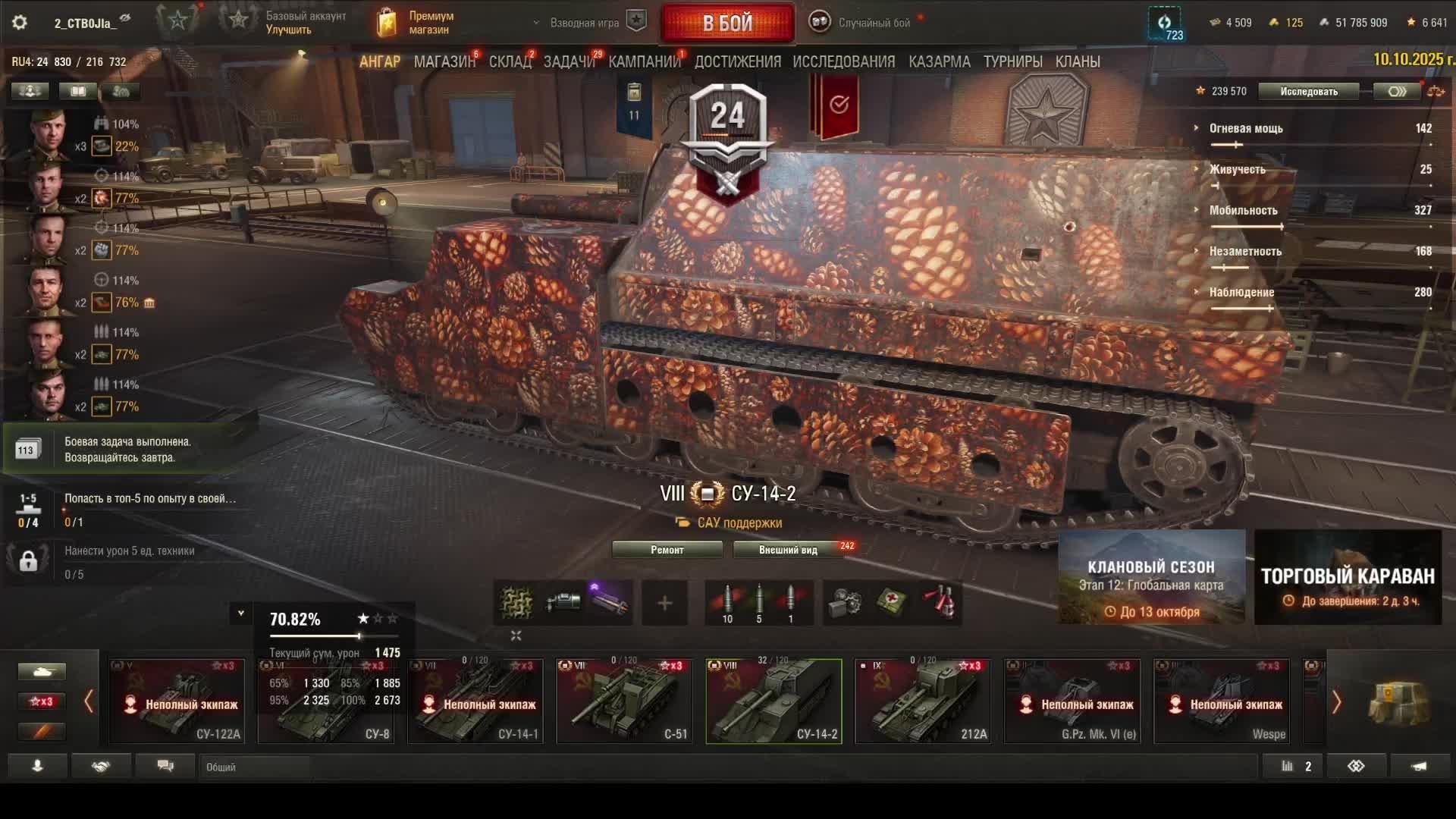
Task: Start battle with the В БОЙ button
Action: point(727,23)
